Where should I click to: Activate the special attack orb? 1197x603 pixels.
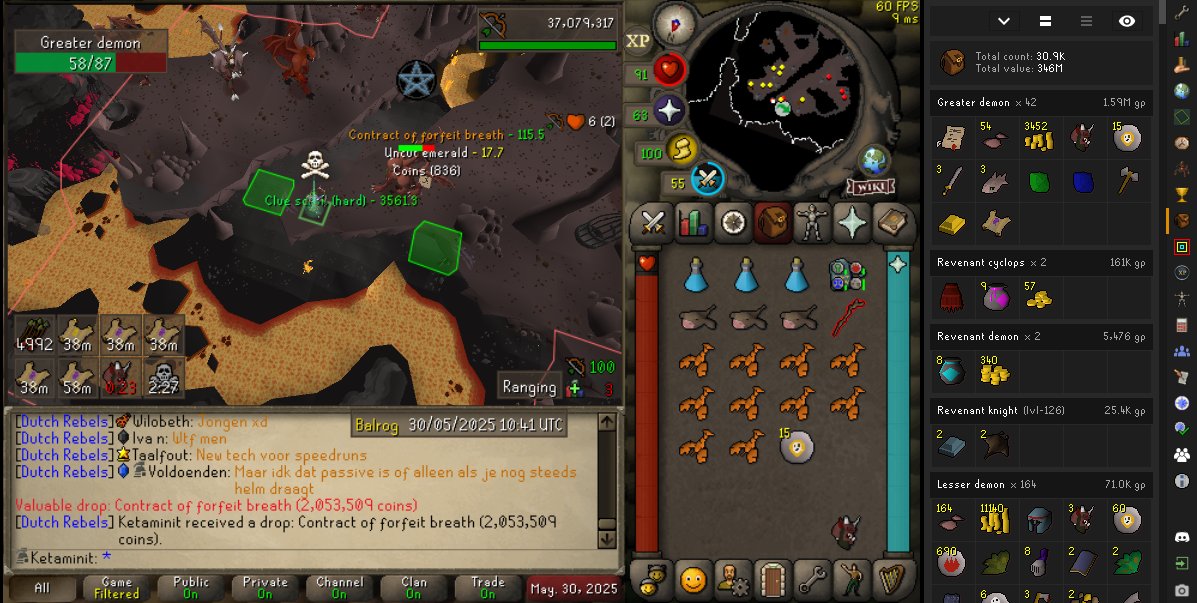point(708,180)
